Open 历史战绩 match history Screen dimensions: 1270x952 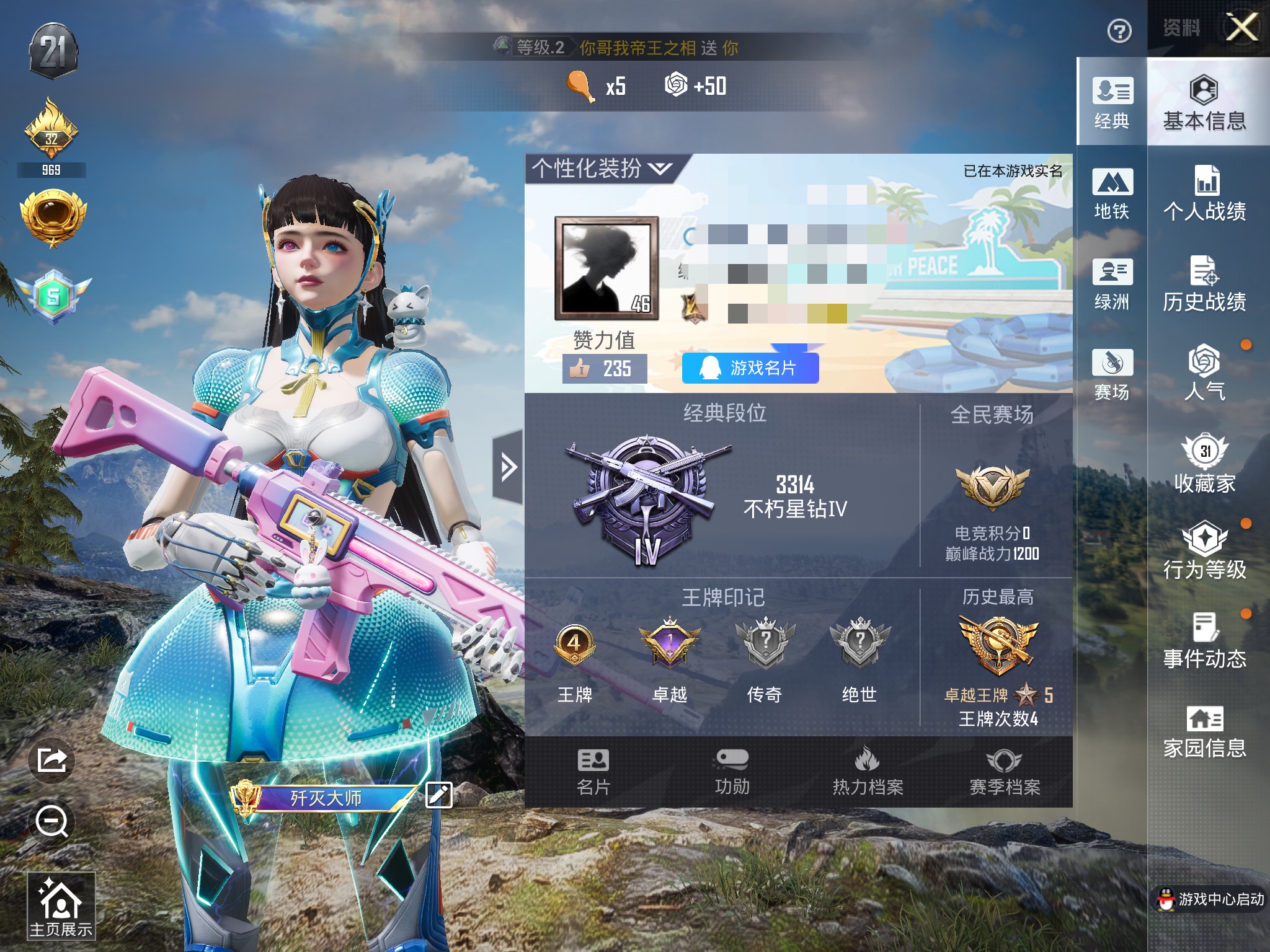(1204, 284)
